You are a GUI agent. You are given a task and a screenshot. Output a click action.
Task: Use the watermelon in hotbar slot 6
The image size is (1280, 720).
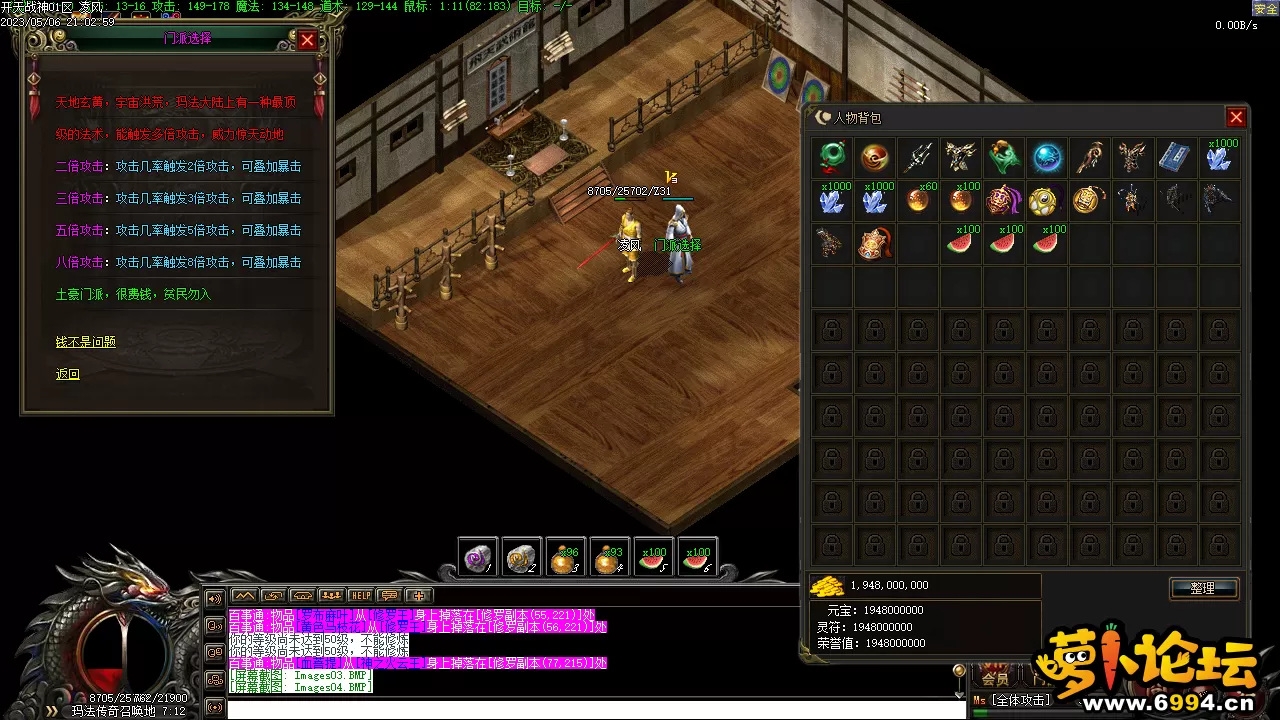[697, 558]
